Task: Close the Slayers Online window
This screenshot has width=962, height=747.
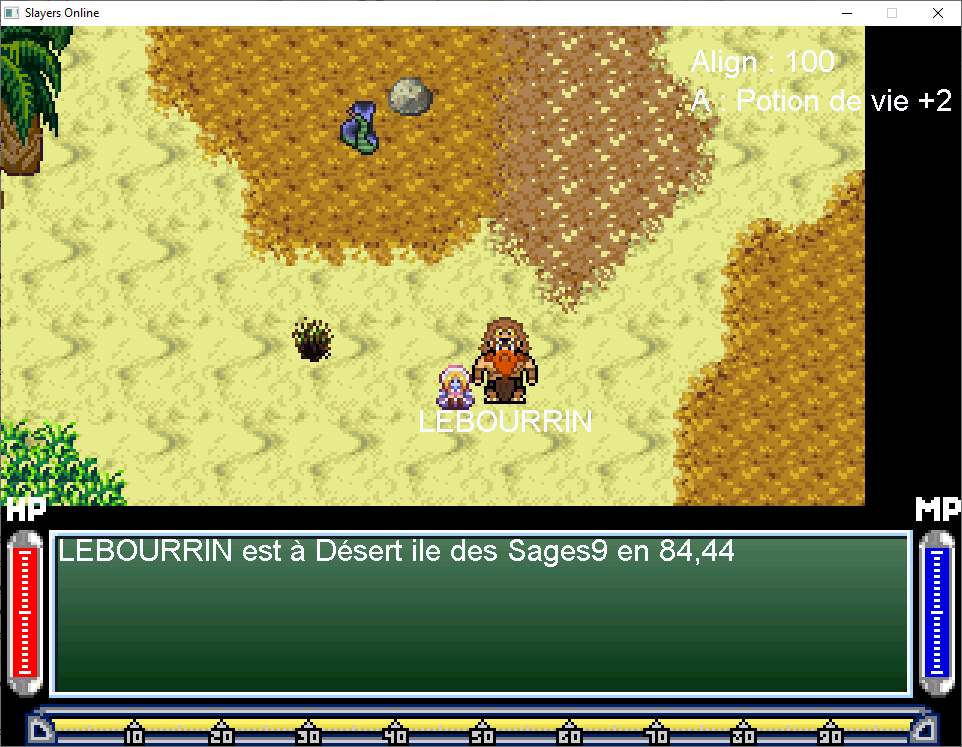Action: click(937, 13)
